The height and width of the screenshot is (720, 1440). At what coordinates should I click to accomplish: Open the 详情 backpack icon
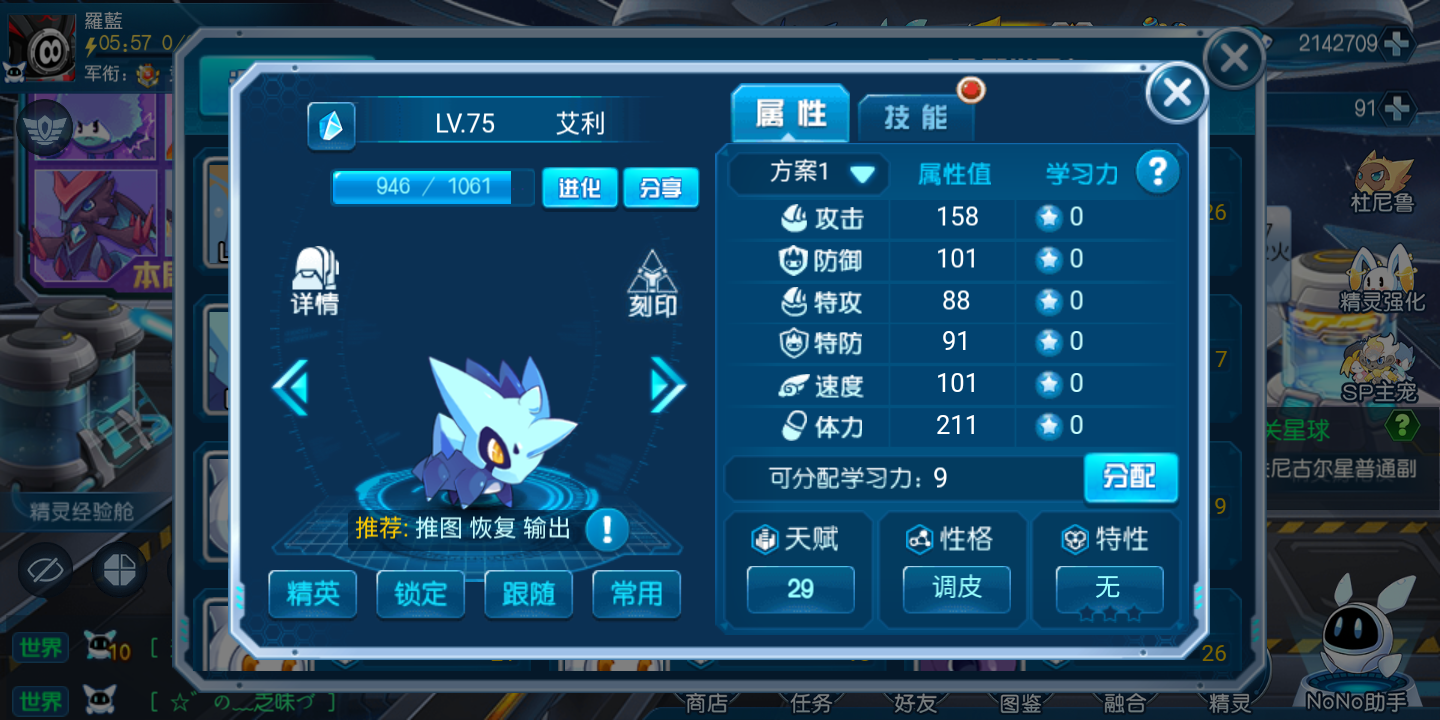(x=315, y=280)
